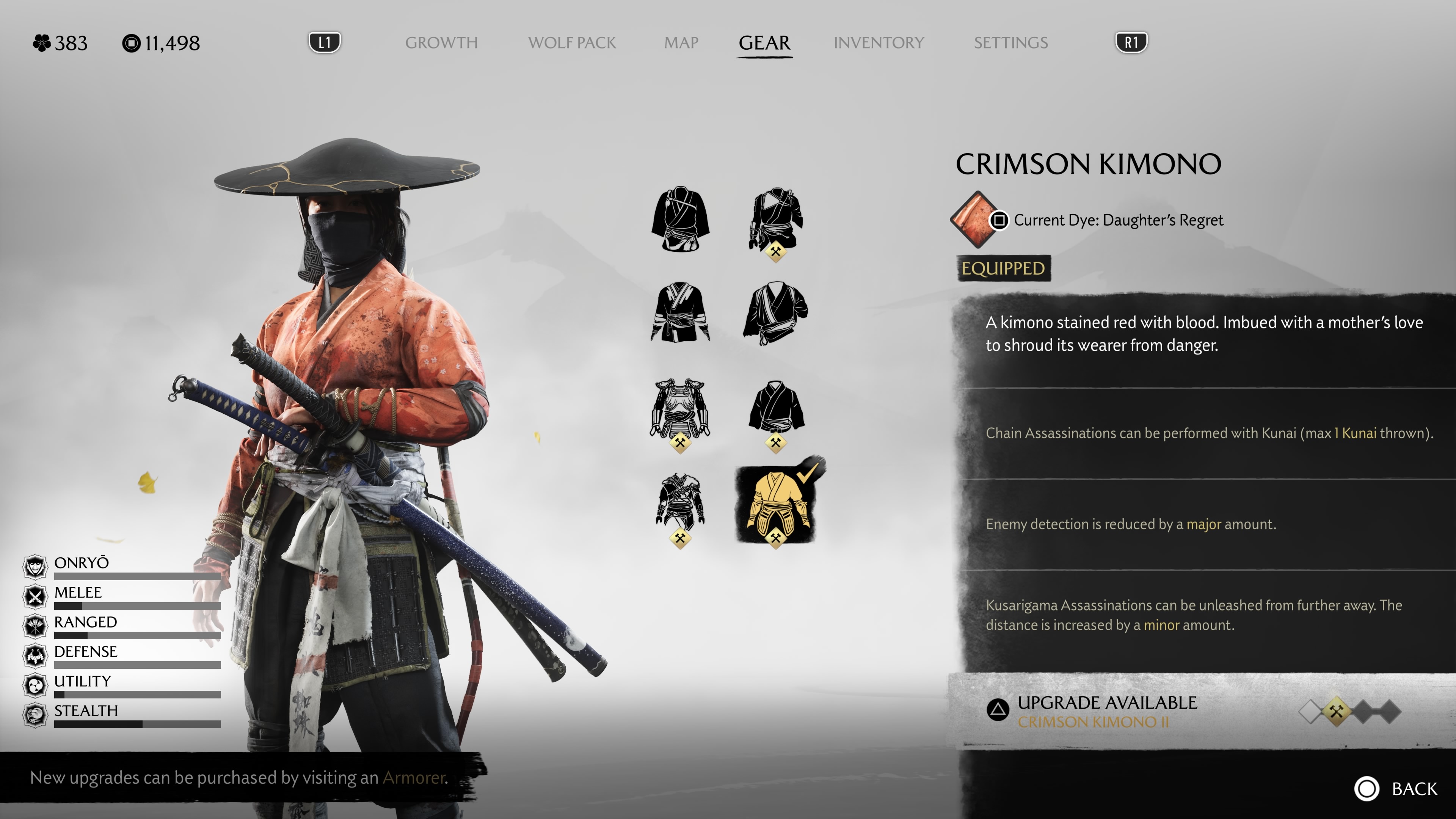Switch to the Settings tab
This screenshot has width=1456, height=819.
[x=1010, y=43]
